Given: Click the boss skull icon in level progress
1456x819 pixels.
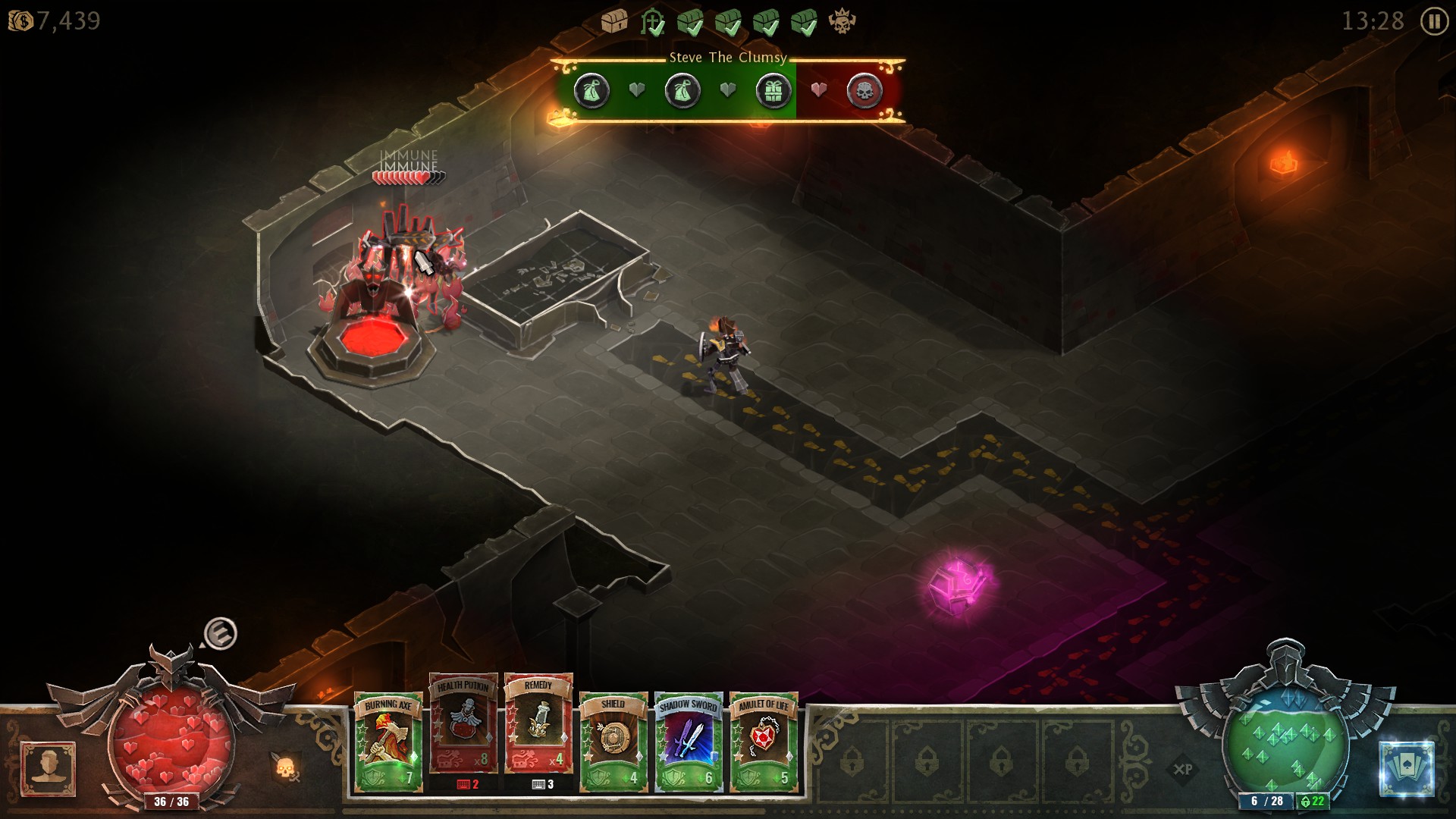Looking at the screenshot, I should tap(842, 21).
